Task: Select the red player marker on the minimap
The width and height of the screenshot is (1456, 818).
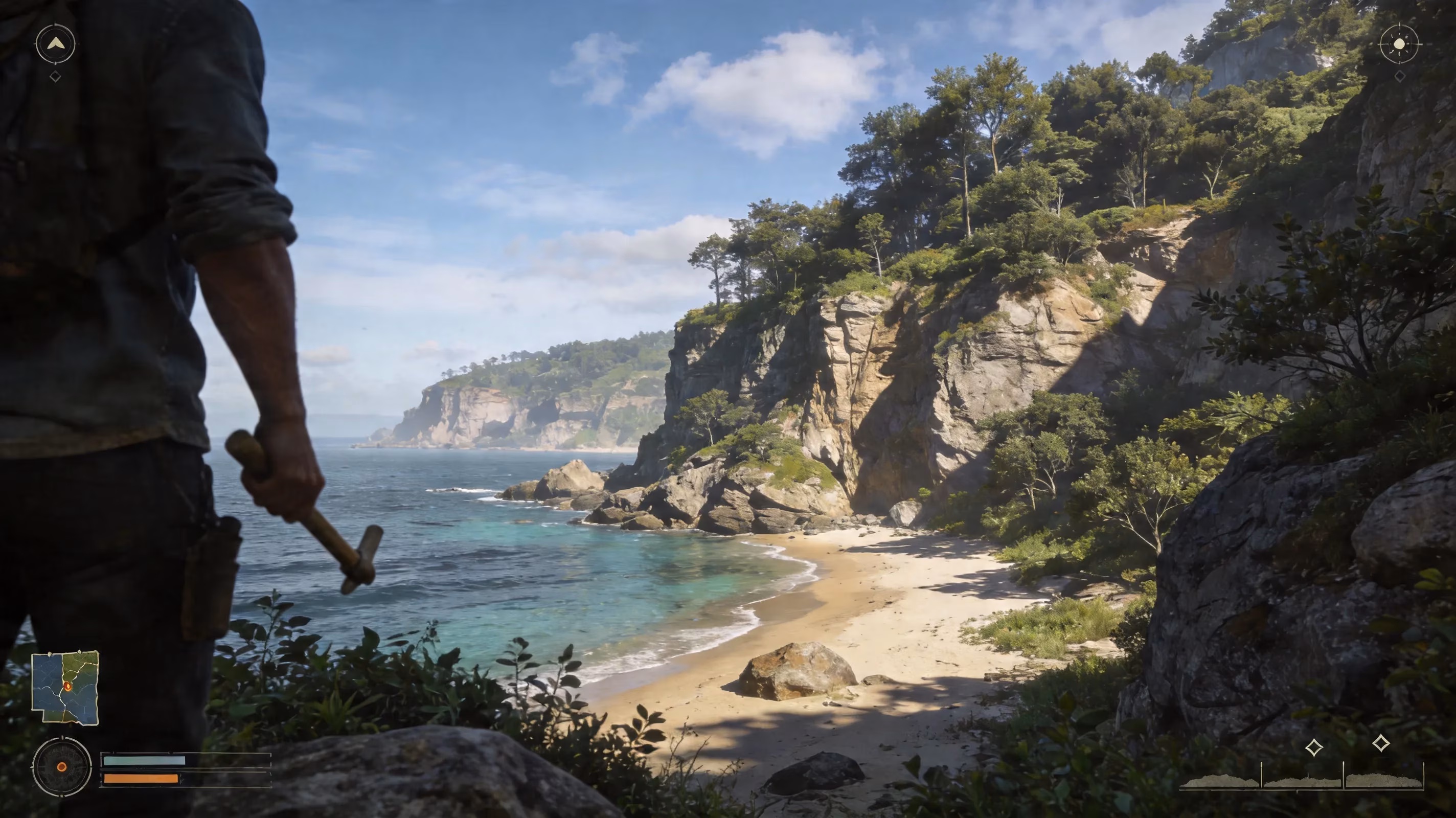Action: (68, 688)
